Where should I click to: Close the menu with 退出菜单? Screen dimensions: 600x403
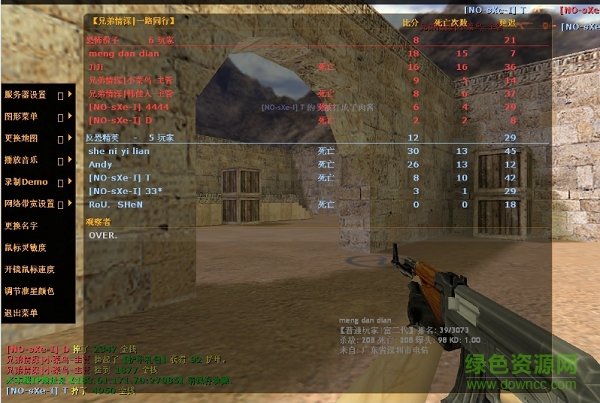click(21, 312)
